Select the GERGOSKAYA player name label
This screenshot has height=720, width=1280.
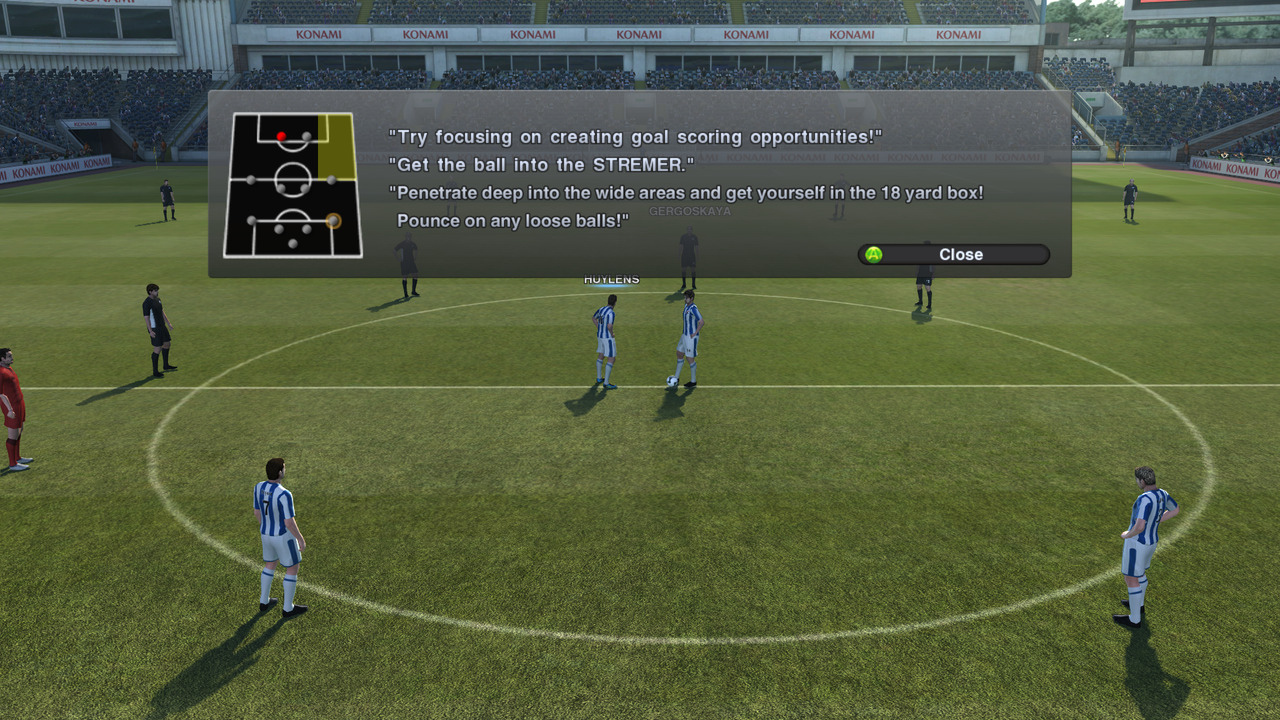click(689, 210)
